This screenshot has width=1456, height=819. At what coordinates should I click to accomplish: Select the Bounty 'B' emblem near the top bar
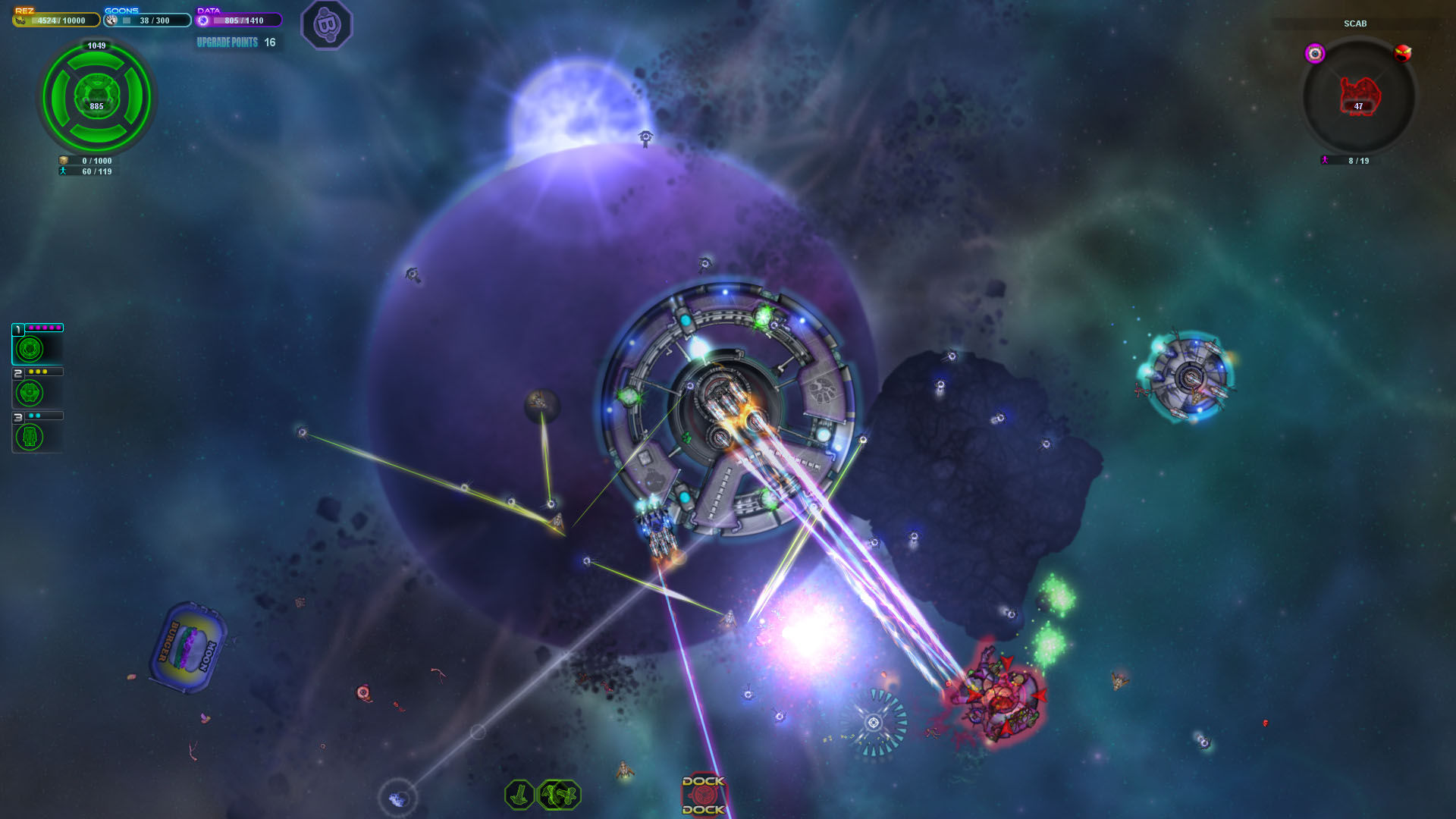[x=328, y=25]
